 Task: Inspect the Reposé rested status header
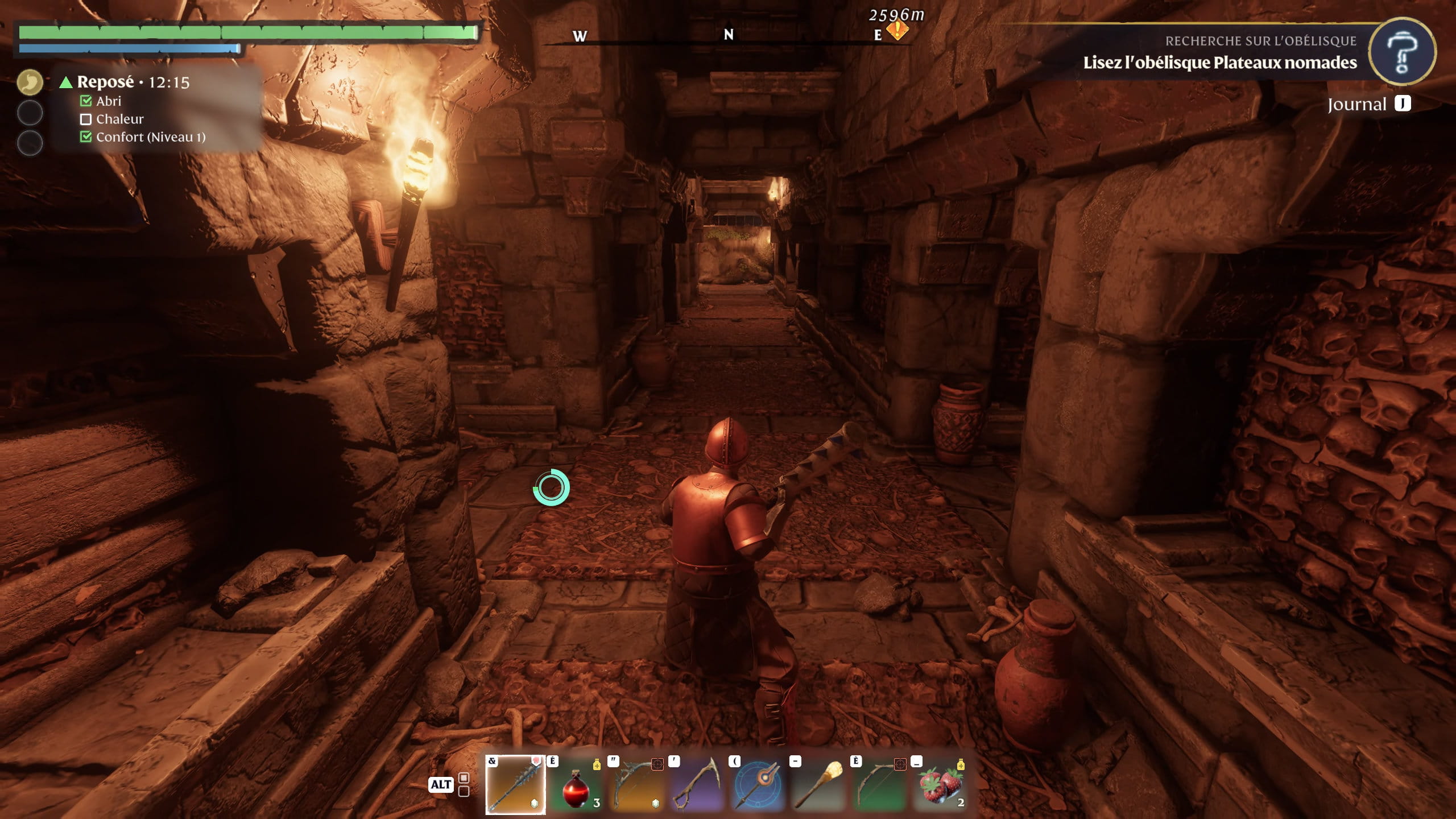pyautogui.click(x=106, y=82)
